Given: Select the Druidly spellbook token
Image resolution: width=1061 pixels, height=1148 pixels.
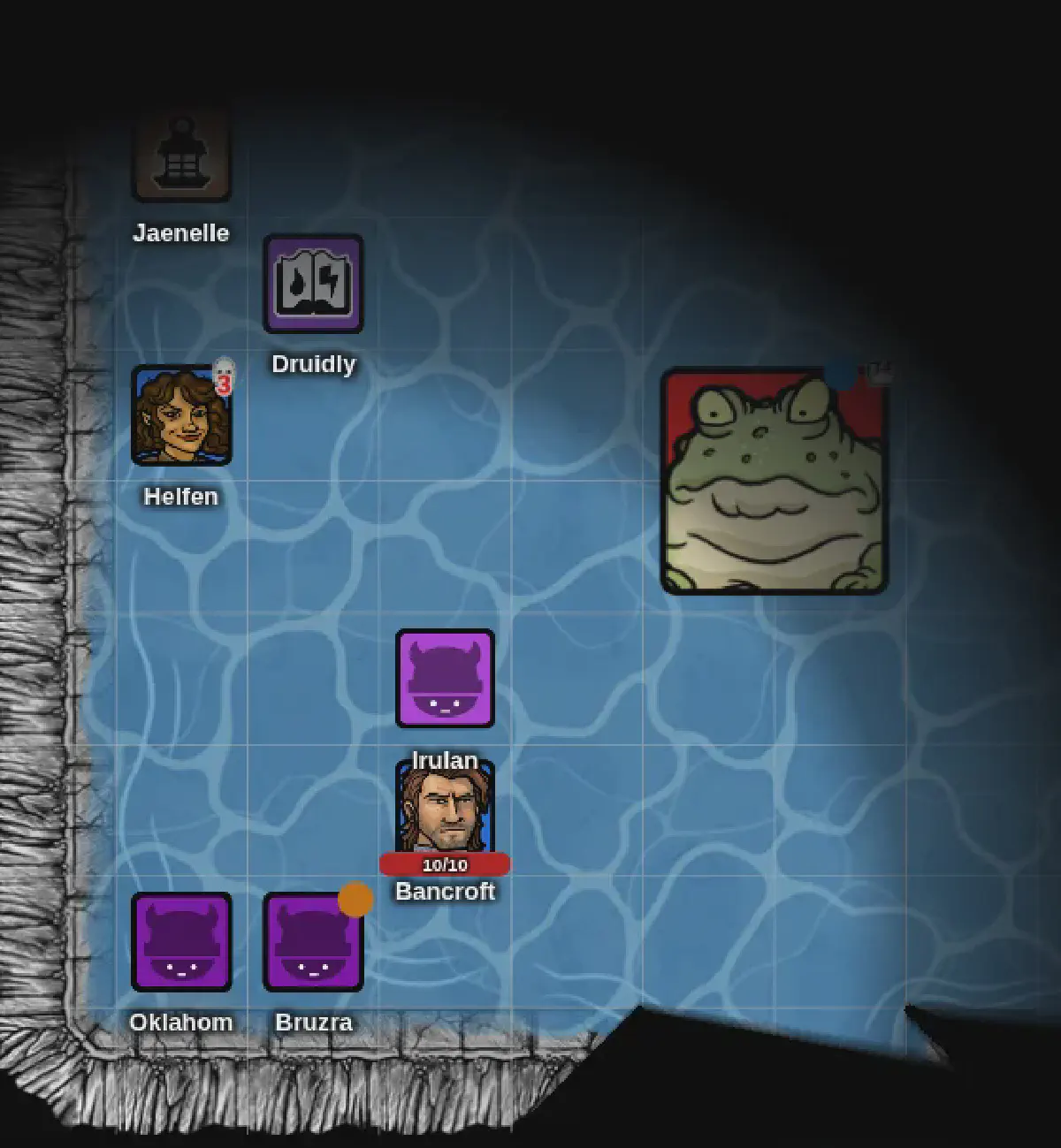Looking at the screenshot, I should point(313,284).
